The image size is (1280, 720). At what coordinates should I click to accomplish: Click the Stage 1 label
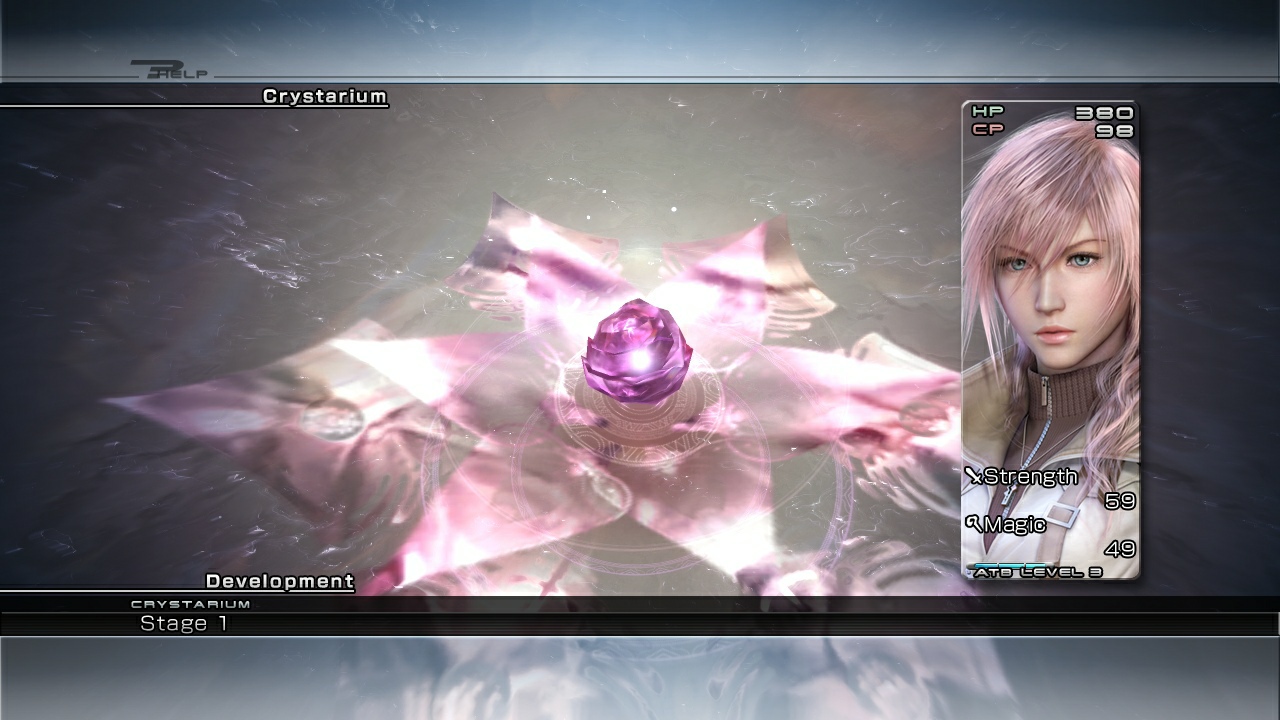click(x=186, y=623)
